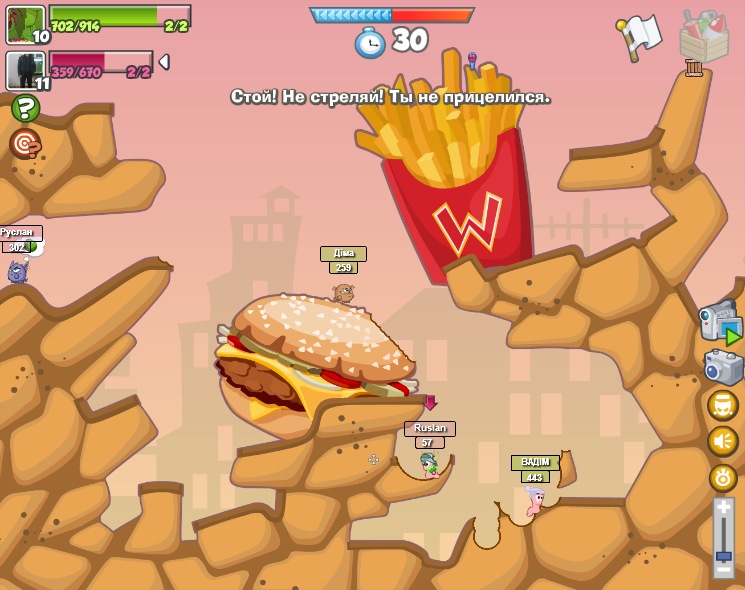Select the green team player avatar
This screenshot has height=590, width=745.
click(25, 24)
